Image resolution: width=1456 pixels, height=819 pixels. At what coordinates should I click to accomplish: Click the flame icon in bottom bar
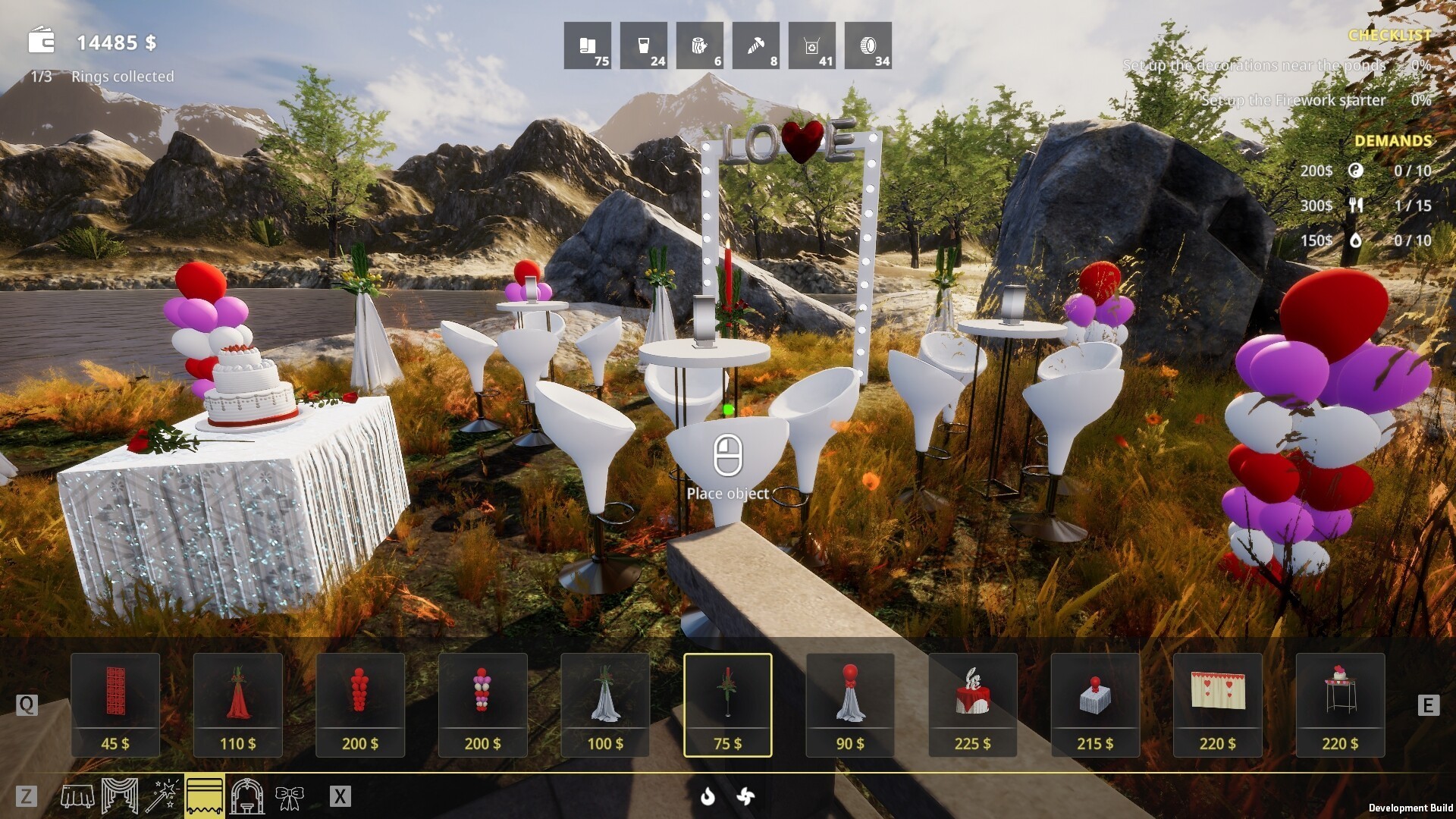point(708,796)
